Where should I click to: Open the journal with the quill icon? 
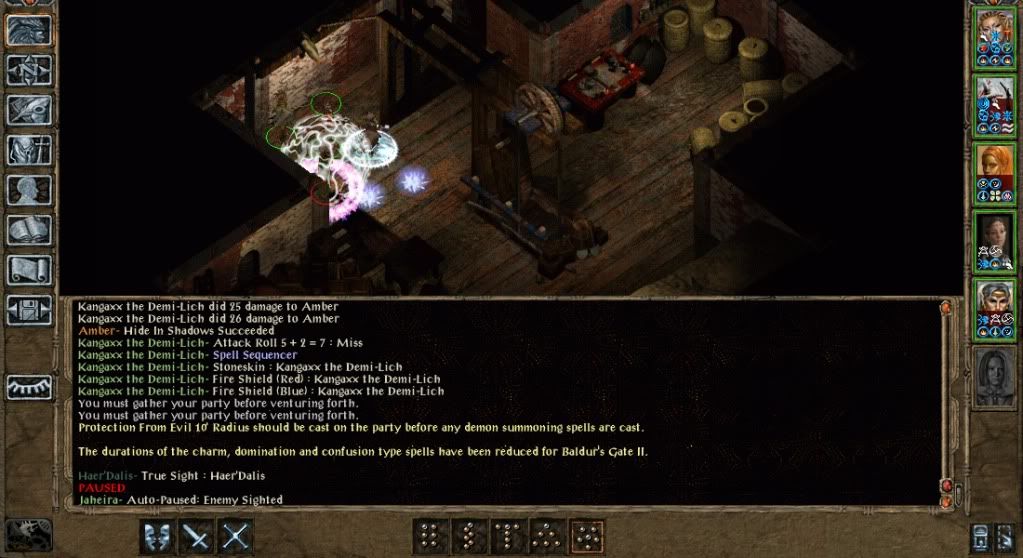(x=30, y=109)
